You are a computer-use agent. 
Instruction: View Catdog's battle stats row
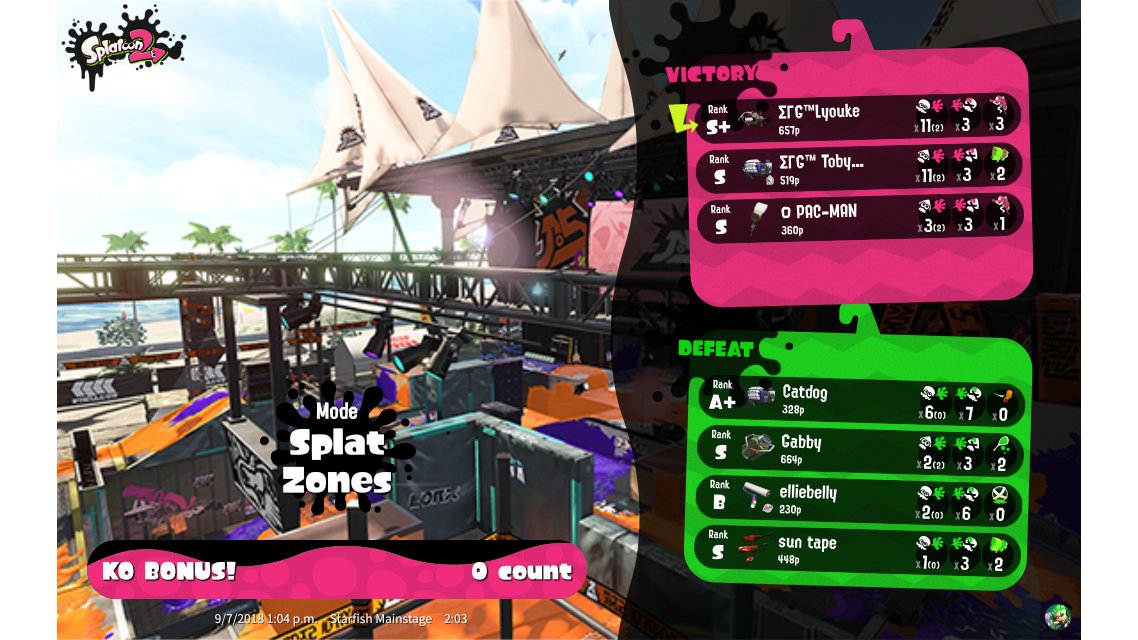(861, 399)
